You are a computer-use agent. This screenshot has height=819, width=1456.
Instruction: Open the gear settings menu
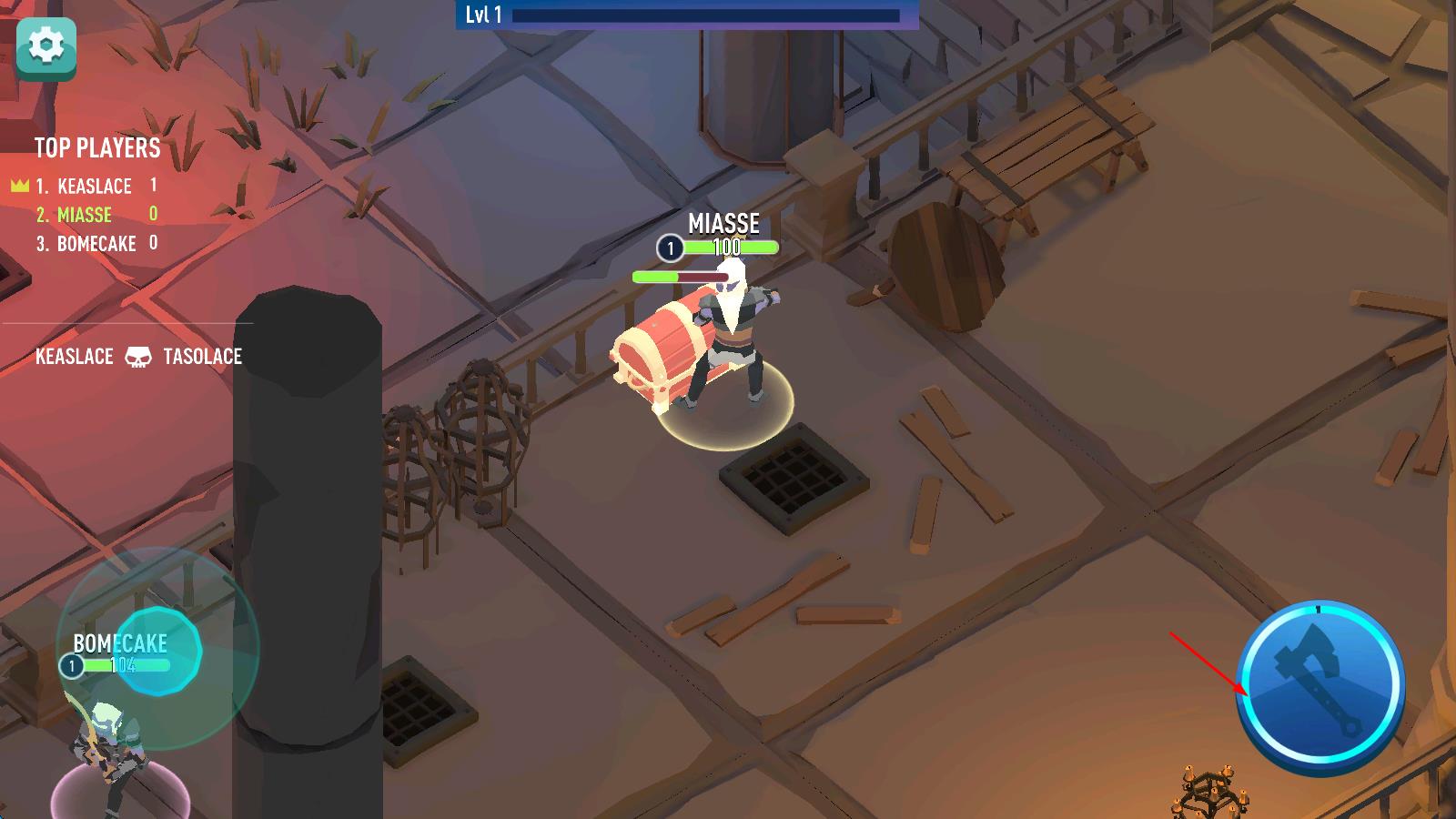point(46,47)
